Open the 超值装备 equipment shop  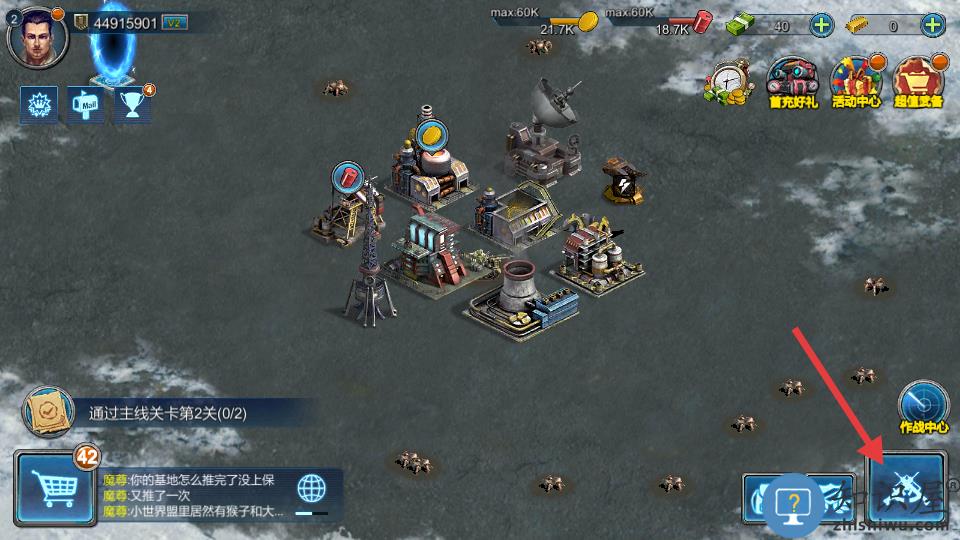tap(918, 82)
